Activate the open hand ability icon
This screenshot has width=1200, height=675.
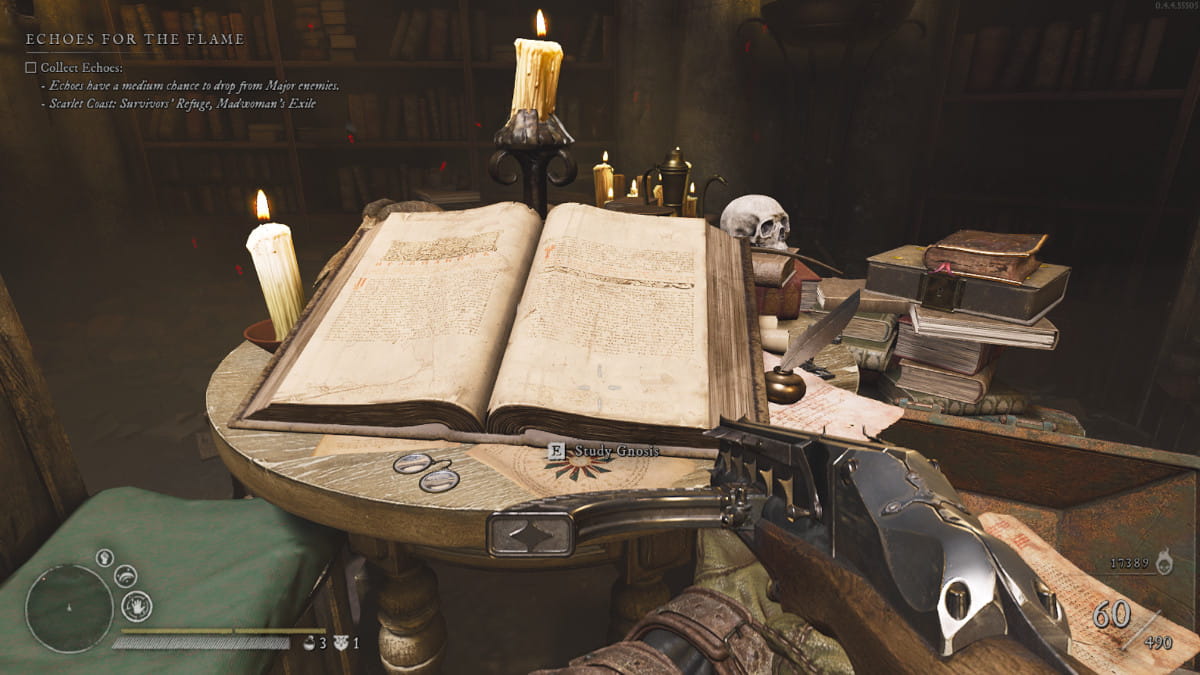point(136,605)
